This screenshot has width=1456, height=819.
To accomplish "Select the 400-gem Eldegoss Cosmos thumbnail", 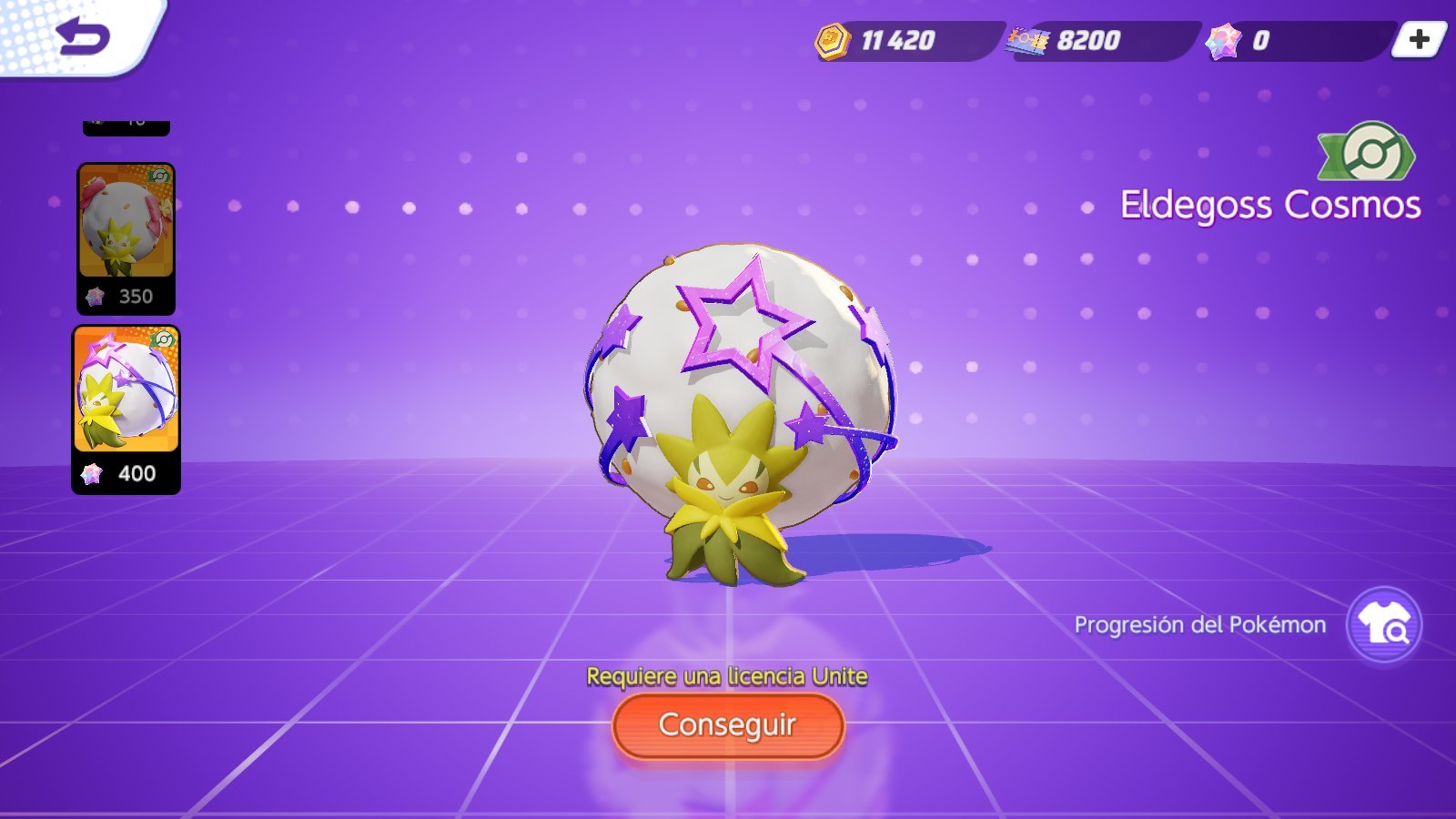I will tap(126, 409).
